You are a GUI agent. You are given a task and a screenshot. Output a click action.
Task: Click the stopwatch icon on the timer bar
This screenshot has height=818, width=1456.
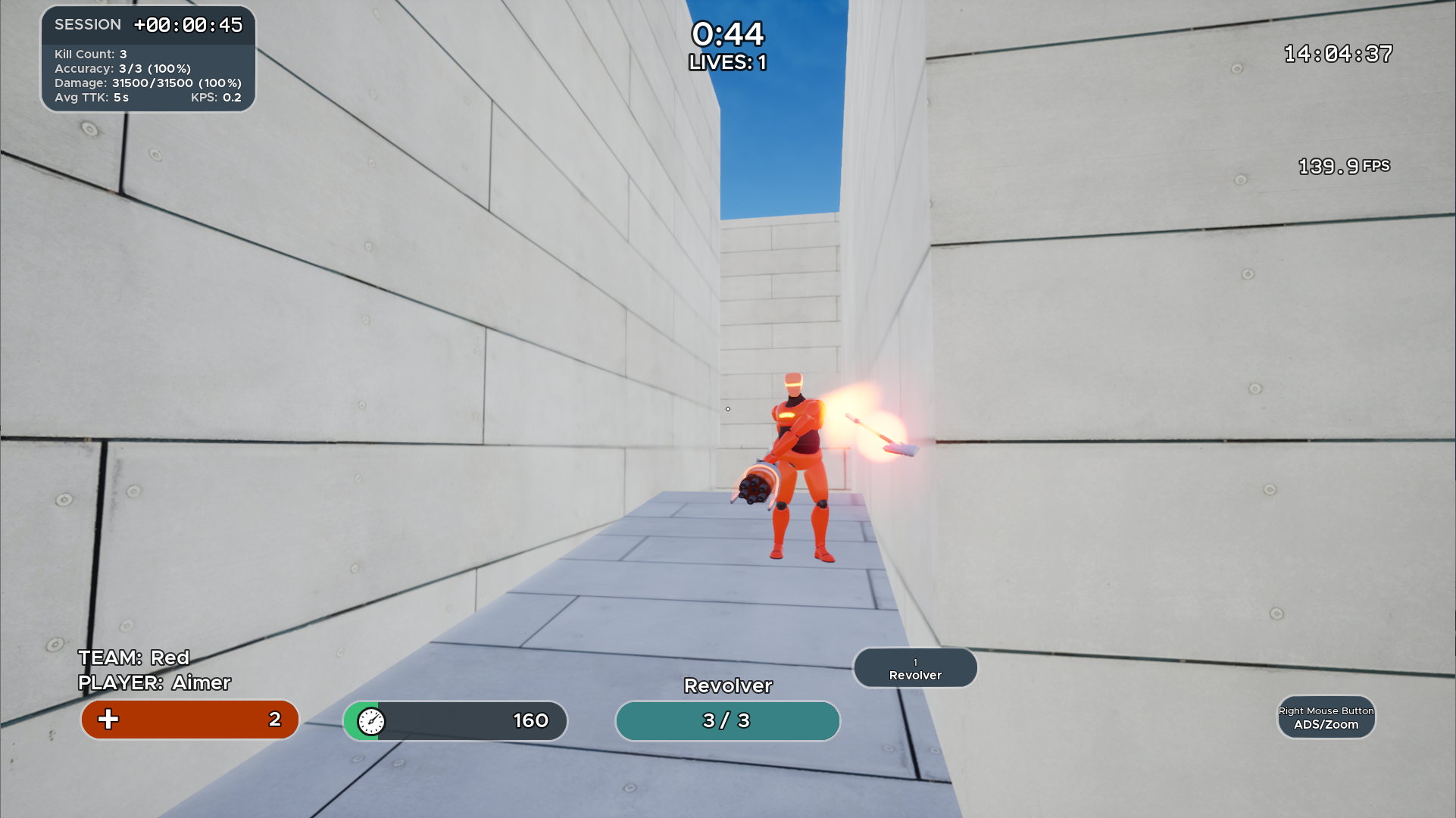[x=370, y=721]
